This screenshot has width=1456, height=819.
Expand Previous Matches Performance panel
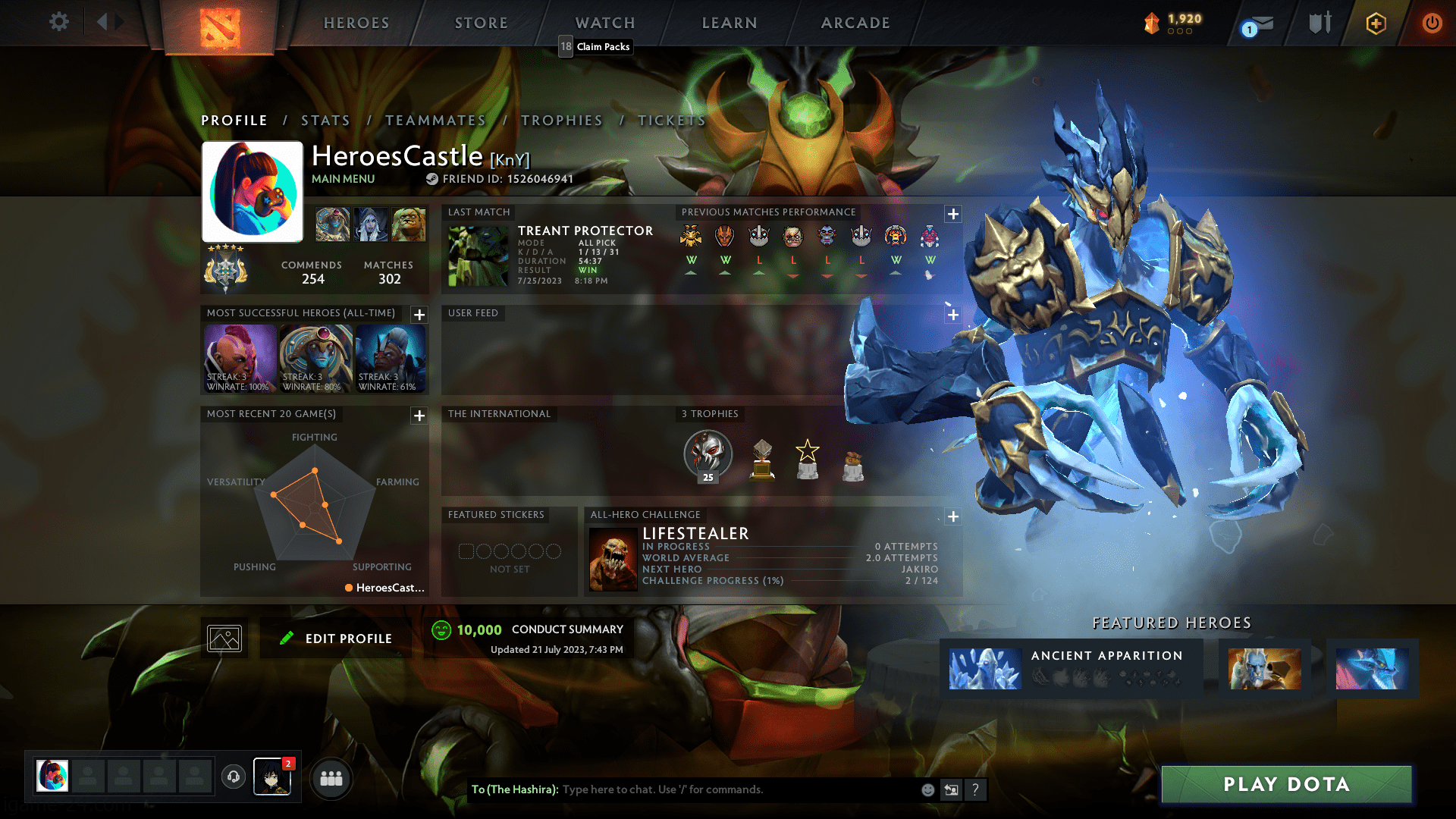click(953, 214)
